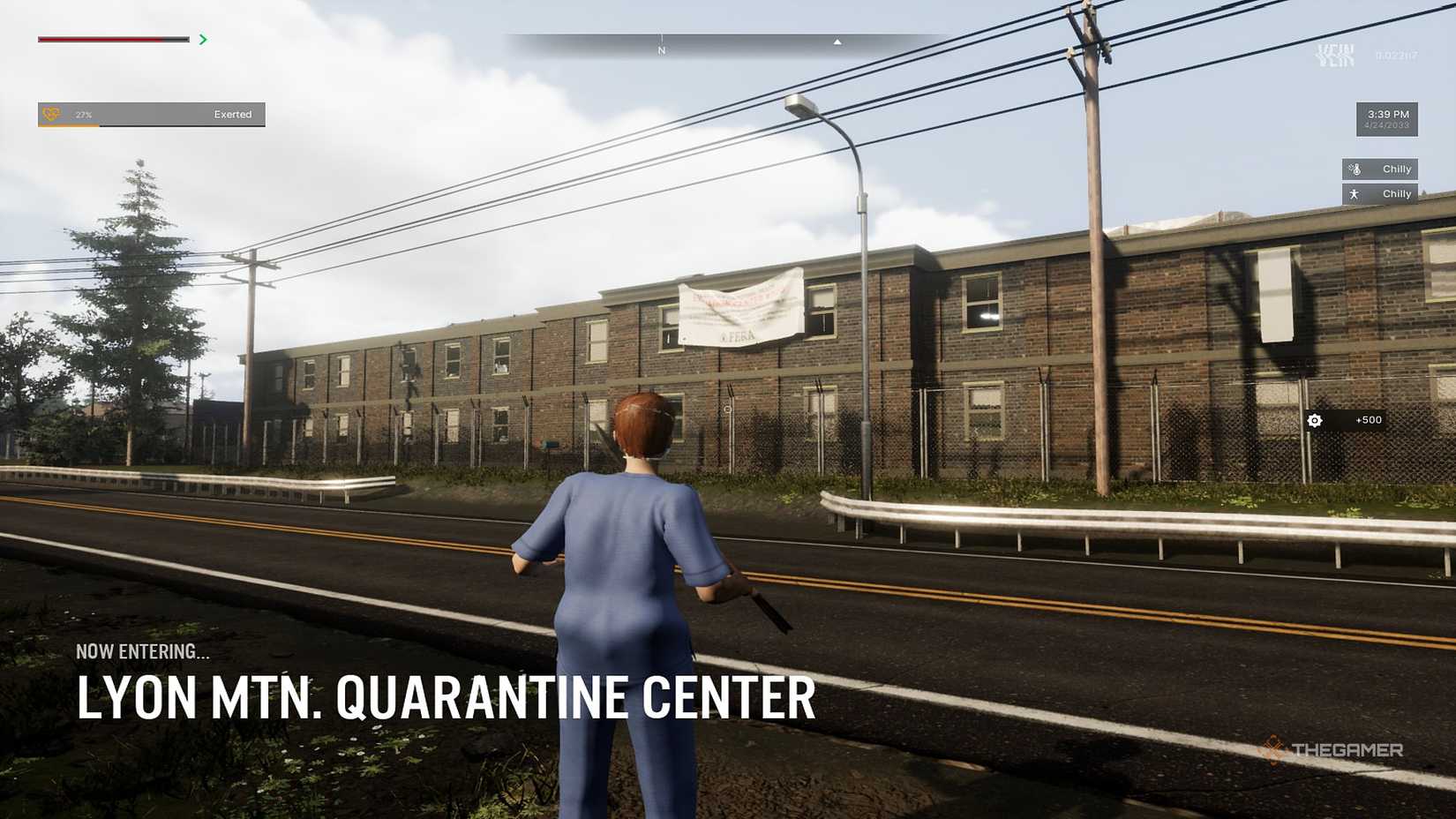This screenshot has width=1456, height=819.
Task: Select the date label 4/24/2033
Action: coord(1387,125)
